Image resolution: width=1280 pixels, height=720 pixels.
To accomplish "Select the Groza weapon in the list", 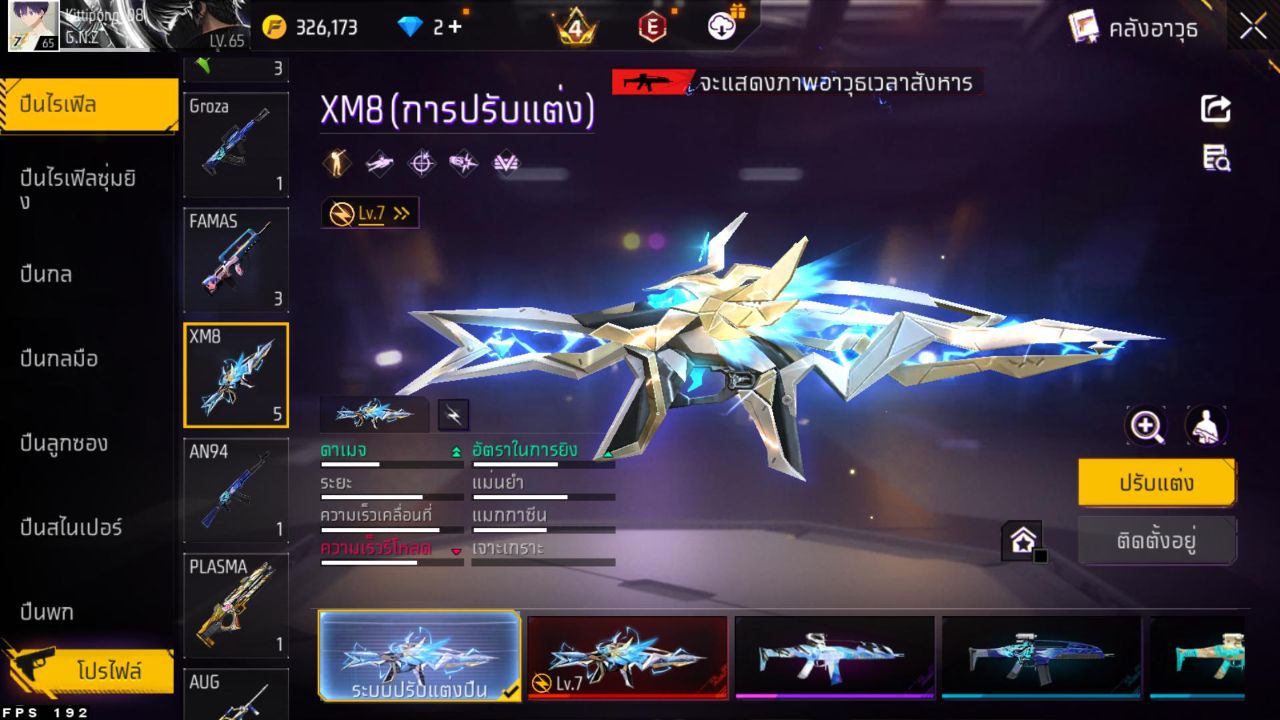I will click(x=236, y=144).
